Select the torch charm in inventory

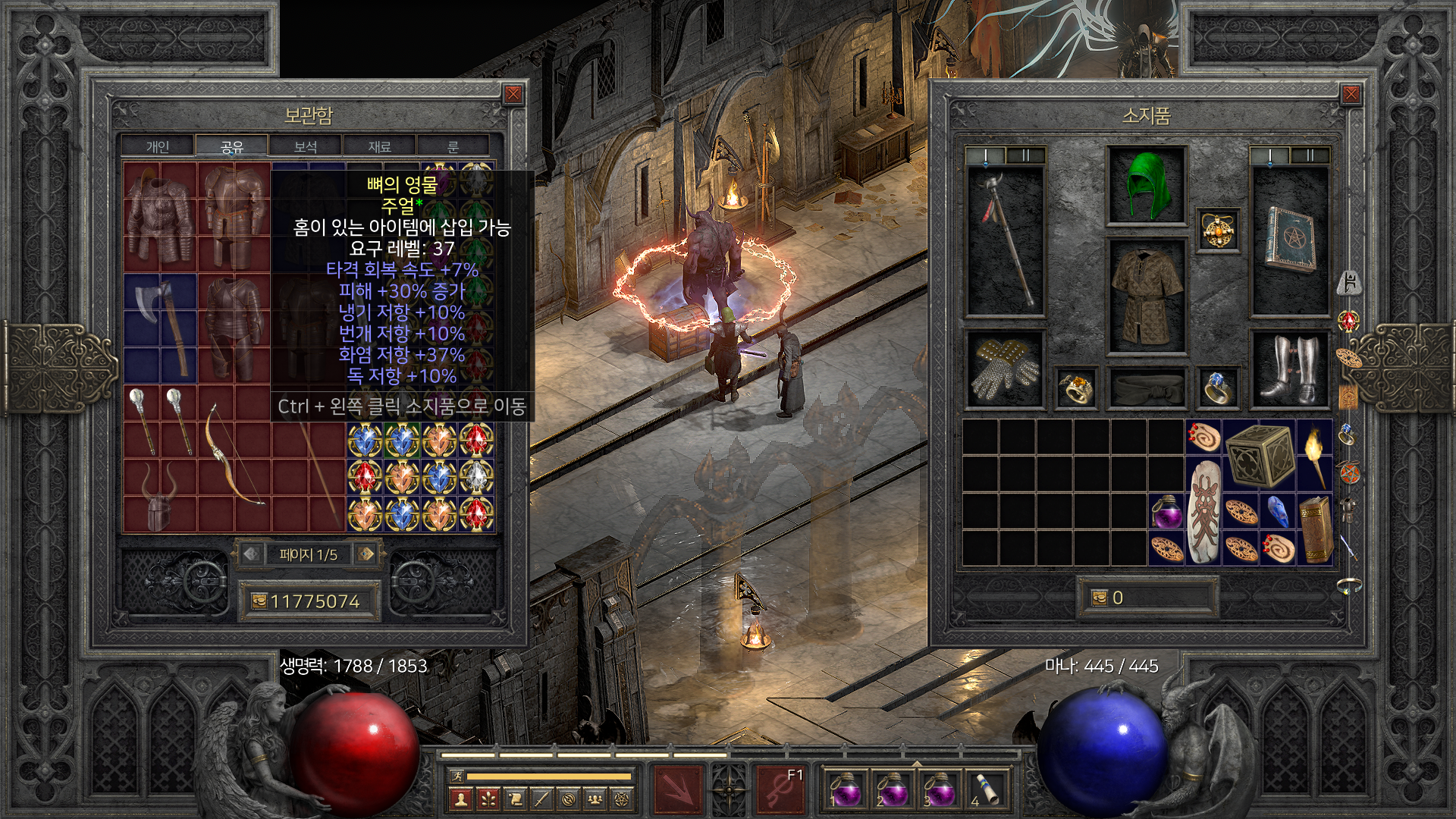tap(1315, 457)
